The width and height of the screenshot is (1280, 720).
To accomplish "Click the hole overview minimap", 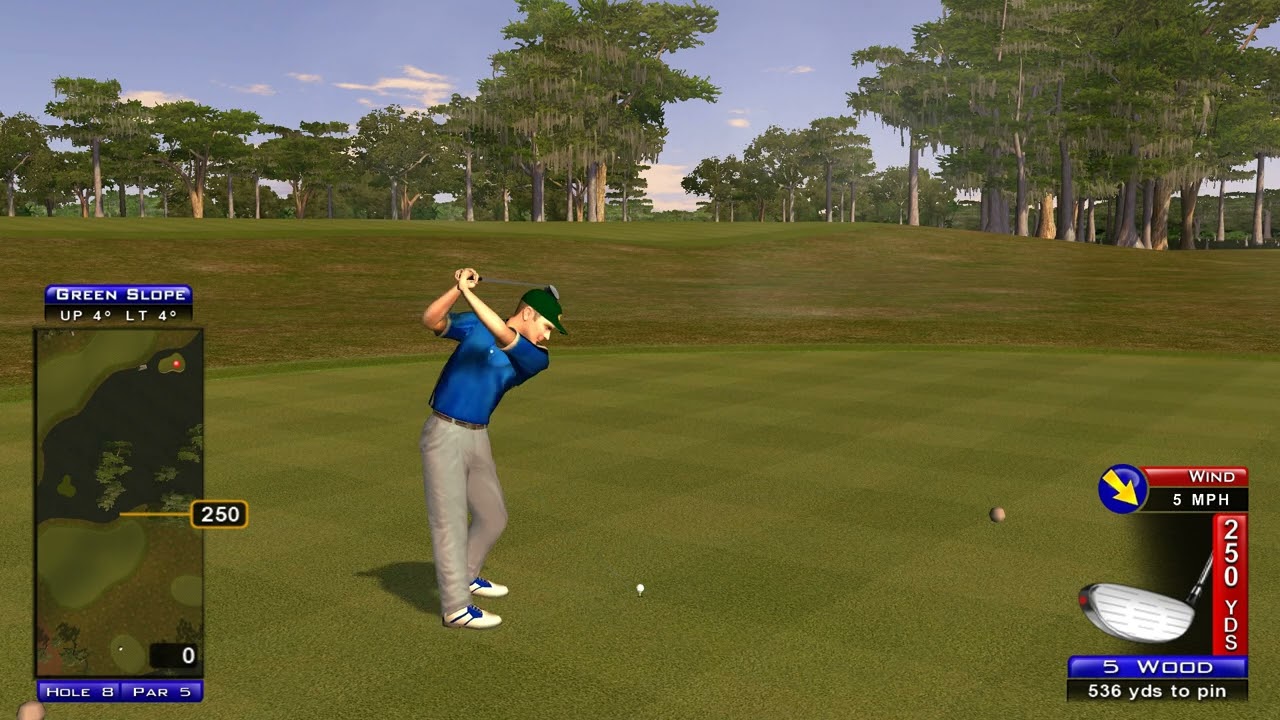I will pos(119,503).
